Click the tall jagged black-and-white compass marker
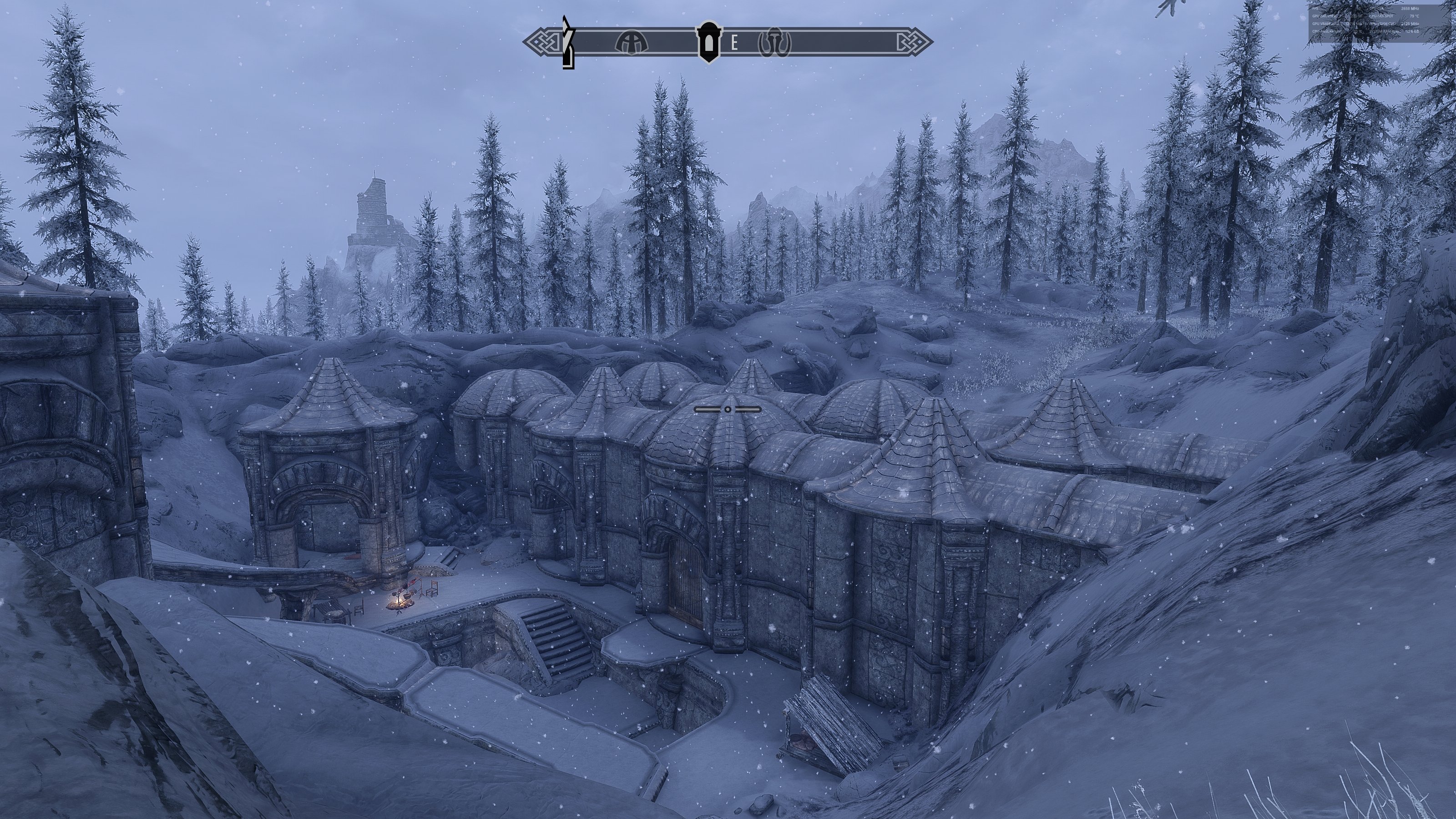The width and height of the screenshot is (1456, 819). click(568, 43)
